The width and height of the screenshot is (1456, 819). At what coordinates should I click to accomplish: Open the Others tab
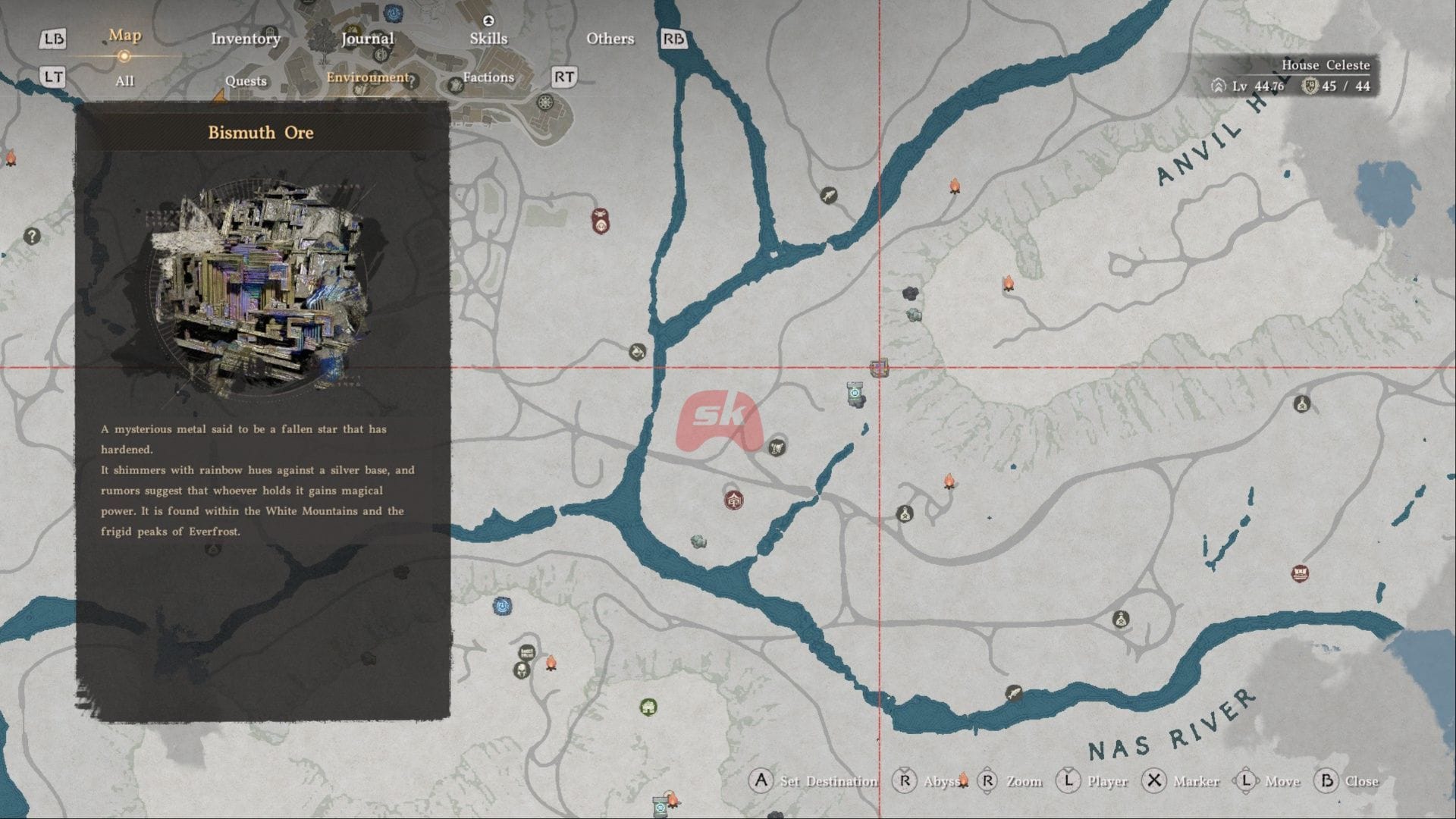tap(610, 39)
